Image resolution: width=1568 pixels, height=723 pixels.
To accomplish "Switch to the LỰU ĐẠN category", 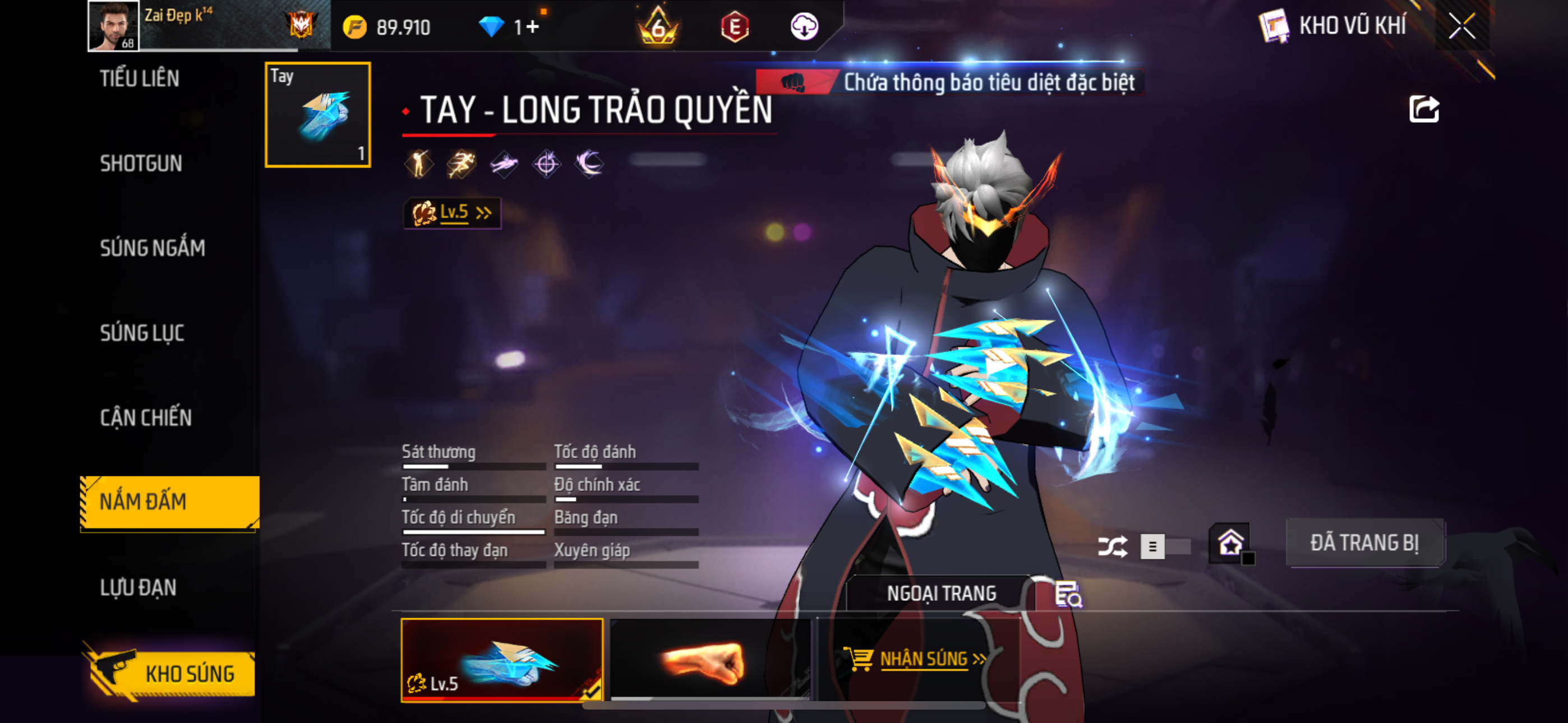I will [x=138, y=587].
